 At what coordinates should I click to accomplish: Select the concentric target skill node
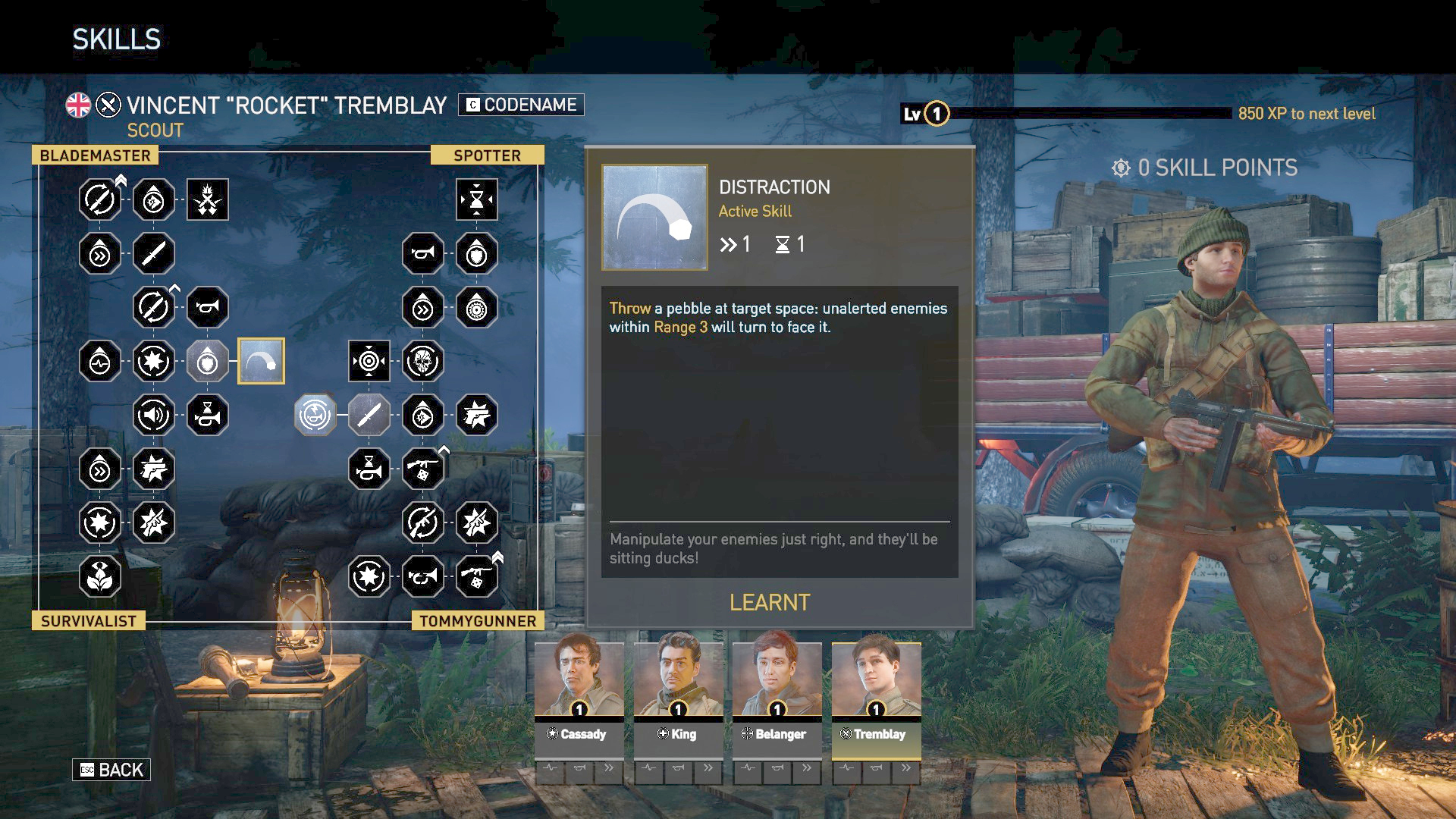click(x=369, y=361)
